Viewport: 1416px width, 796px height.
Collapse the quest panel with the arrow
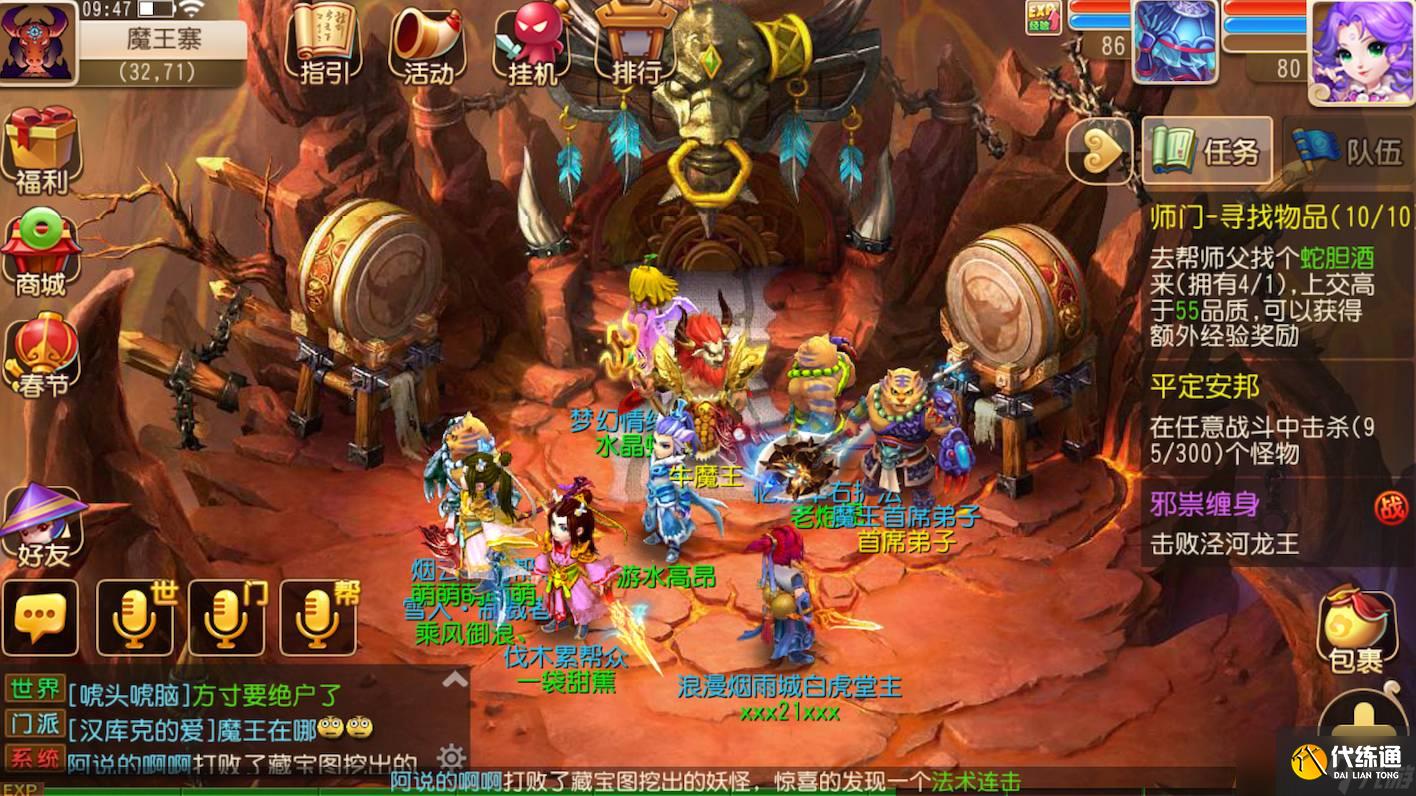tap(1100, 150)
